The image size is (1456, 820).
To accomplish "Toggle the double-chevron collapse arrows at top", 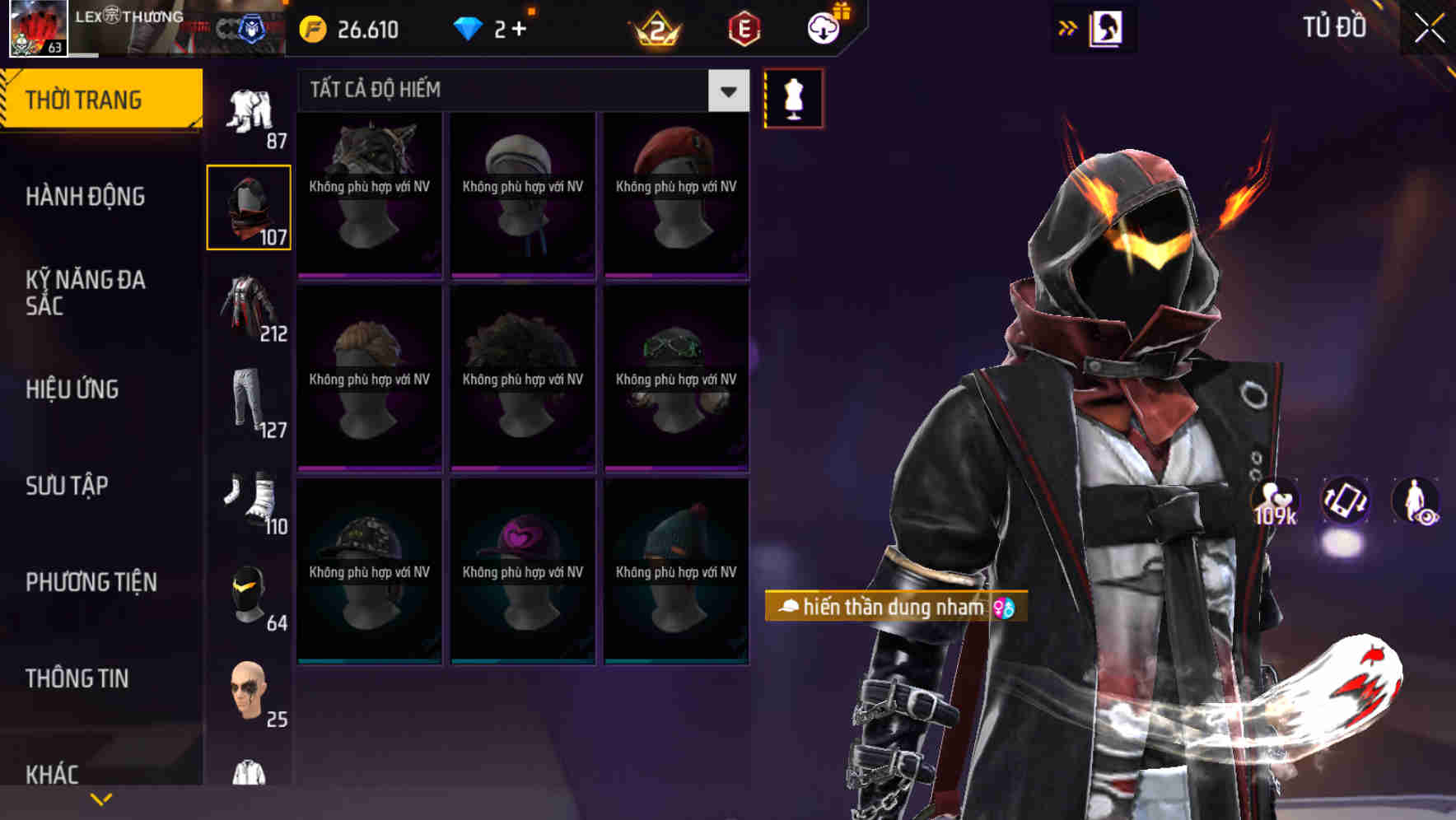I will (1068, 27).
